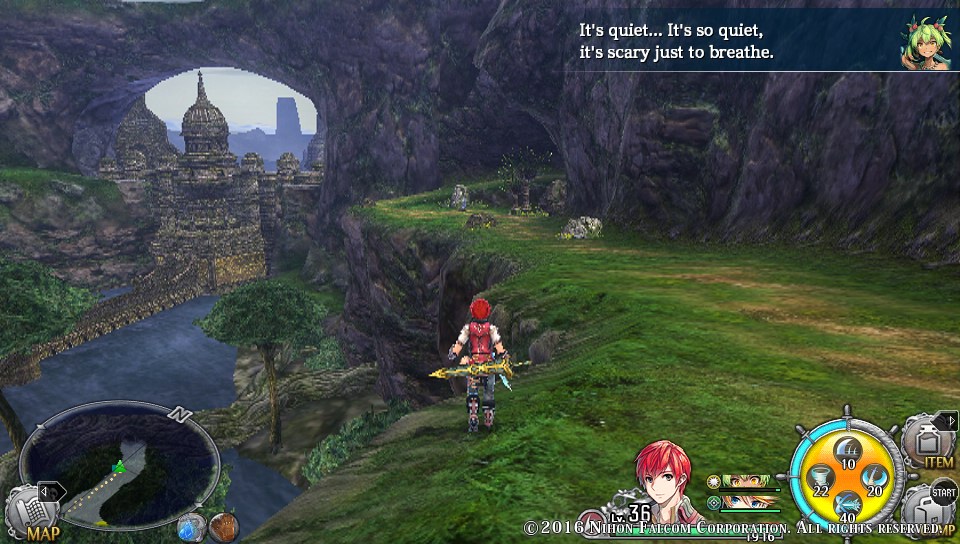960x544 pixels.
Task: Click the oval minimap
Action: (119, 465)
